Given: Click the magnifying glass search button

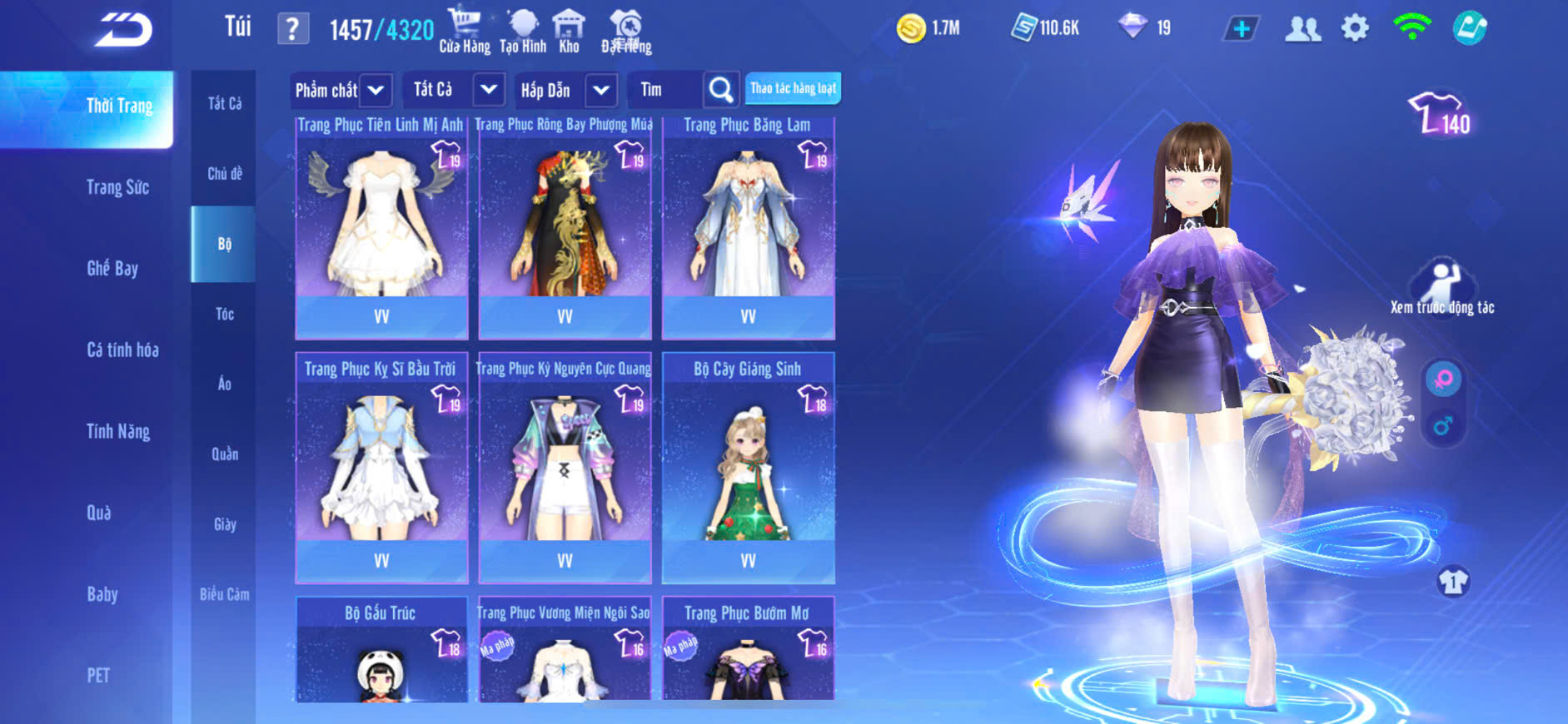Looking at the screenshot, I should coord(721,90).
